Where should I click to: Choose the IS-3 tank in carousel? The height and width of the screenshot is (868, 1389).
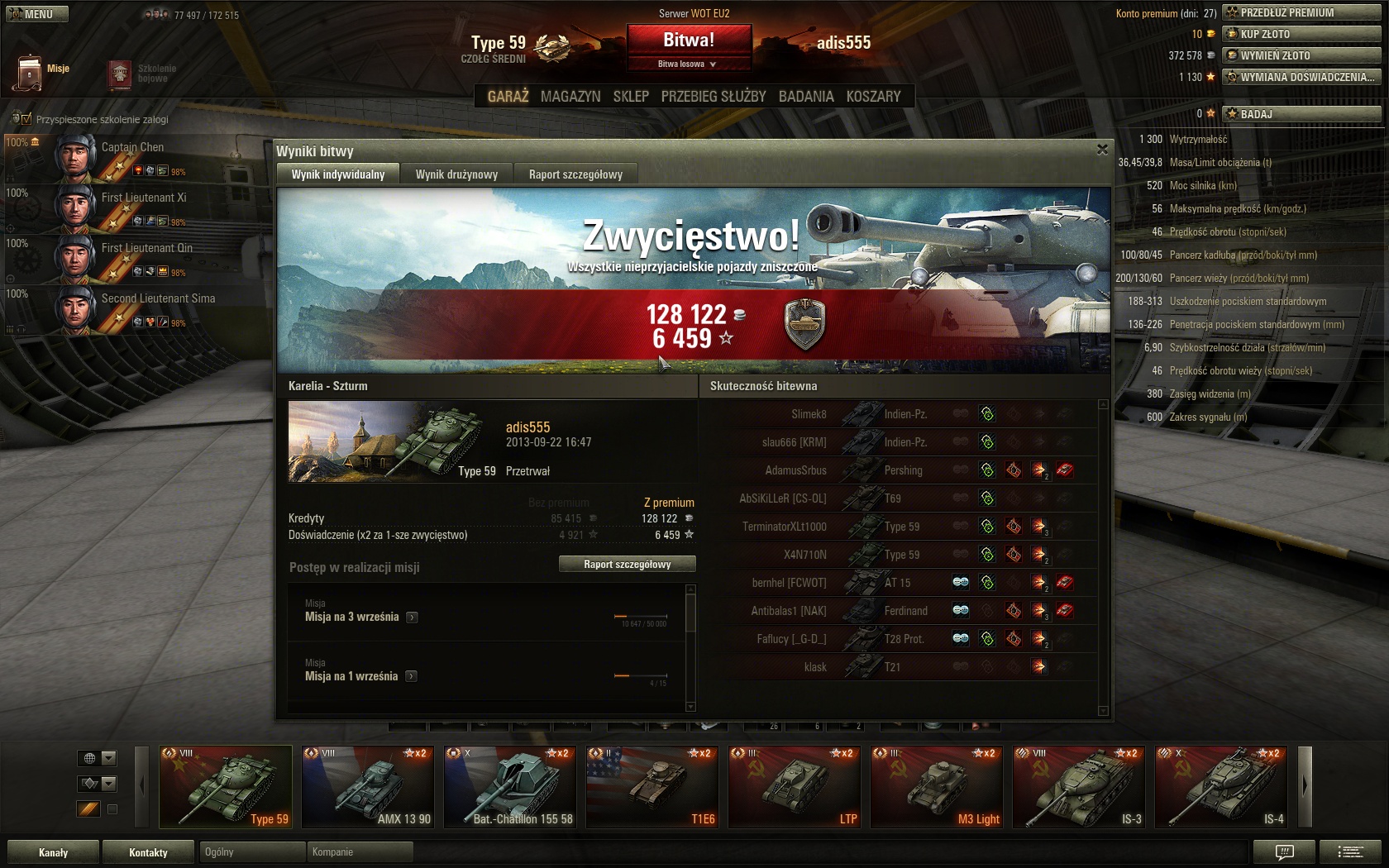coord(1078,787)
